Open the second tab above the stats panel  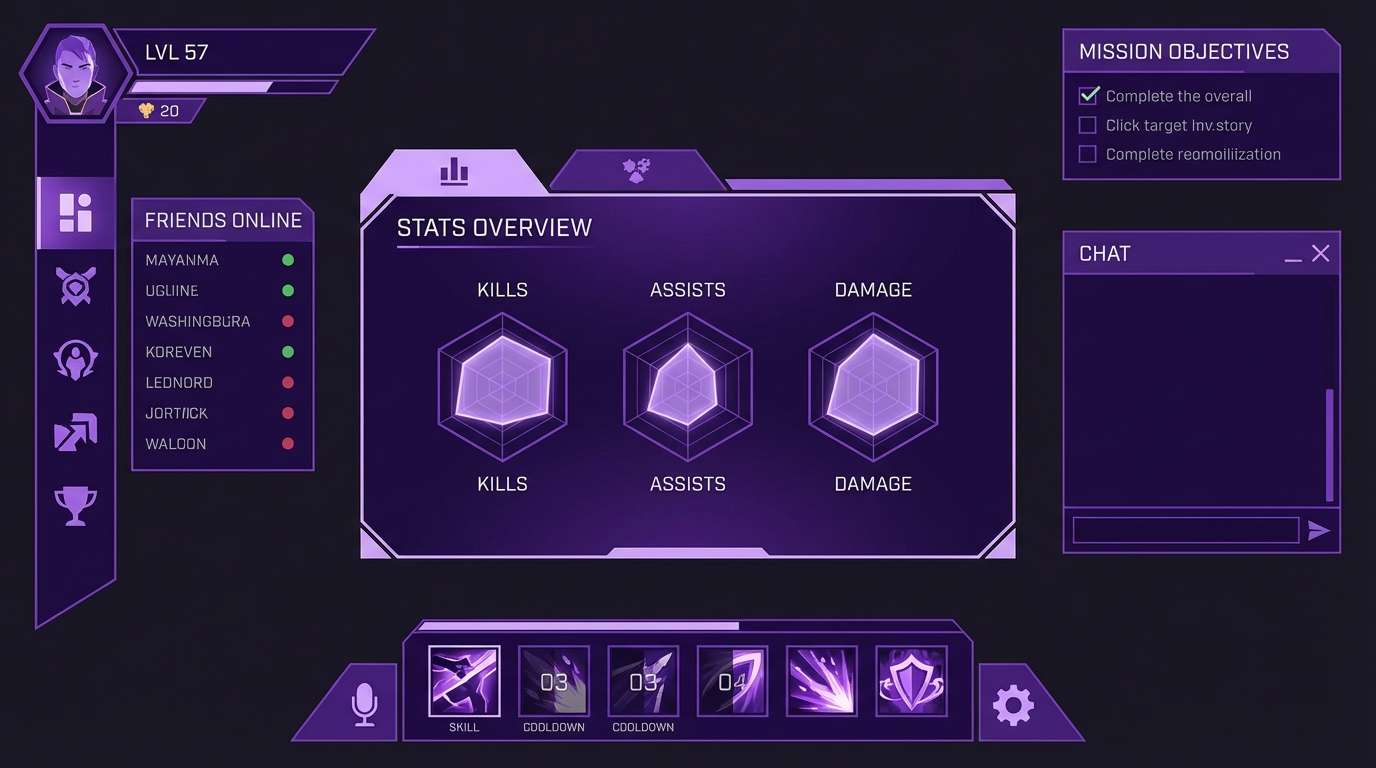tap(638, 169)
